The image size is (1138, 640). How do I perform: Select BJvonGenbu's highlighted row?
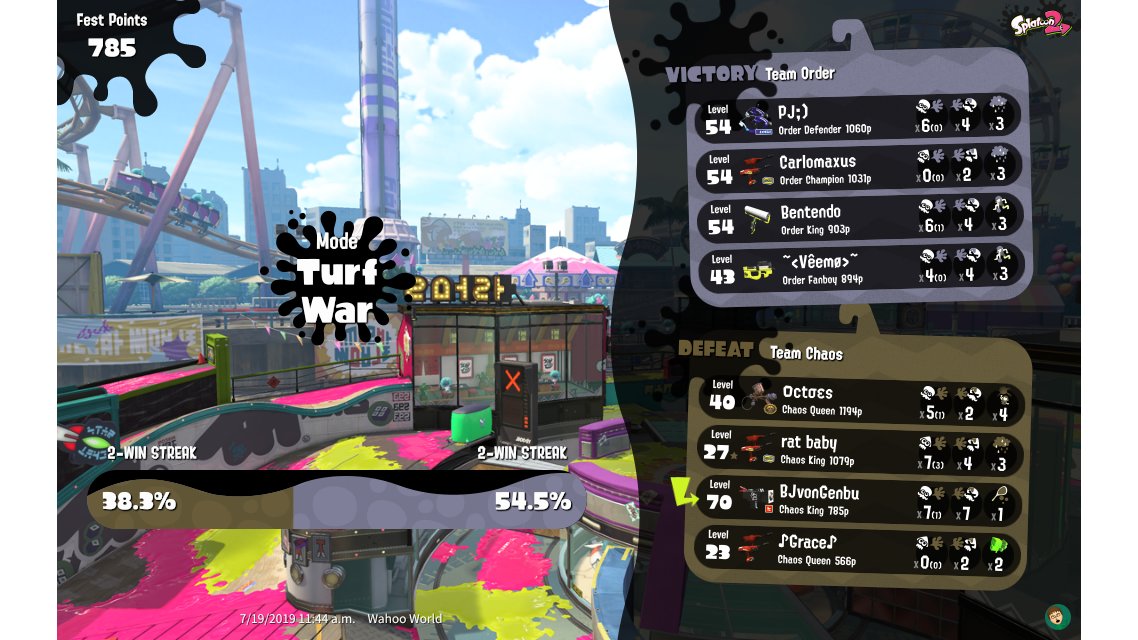tap(860, 501)
